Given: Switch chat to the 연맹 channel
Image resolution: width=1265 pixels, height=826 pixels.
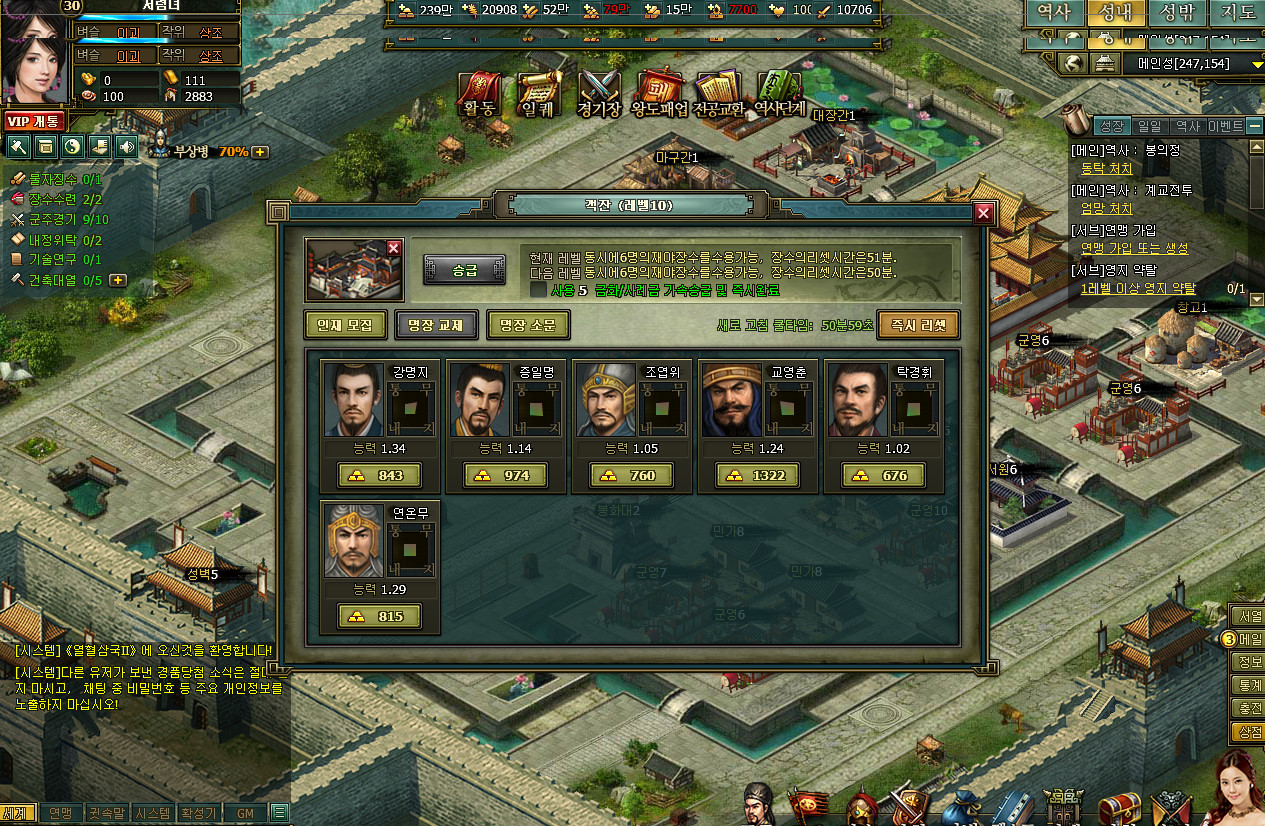Looking at the screenshot, I should 60,813.
